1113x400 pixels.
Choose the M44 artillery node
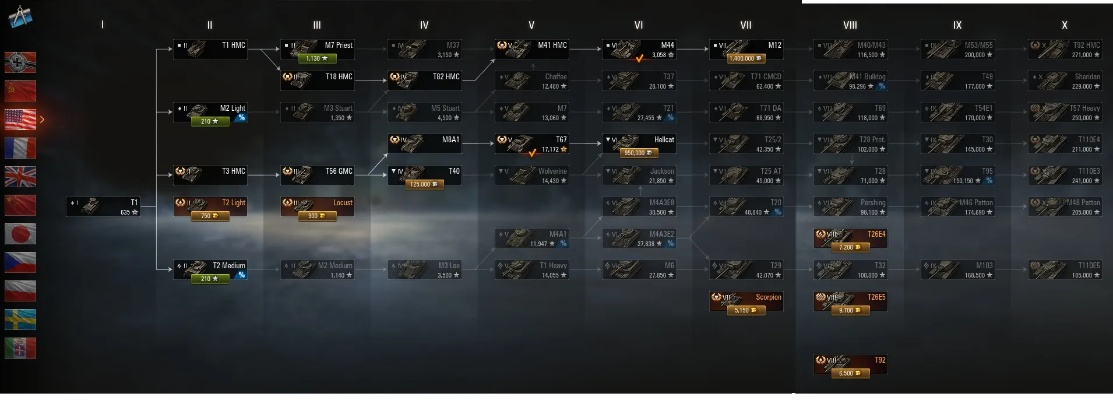coord(640,46)
